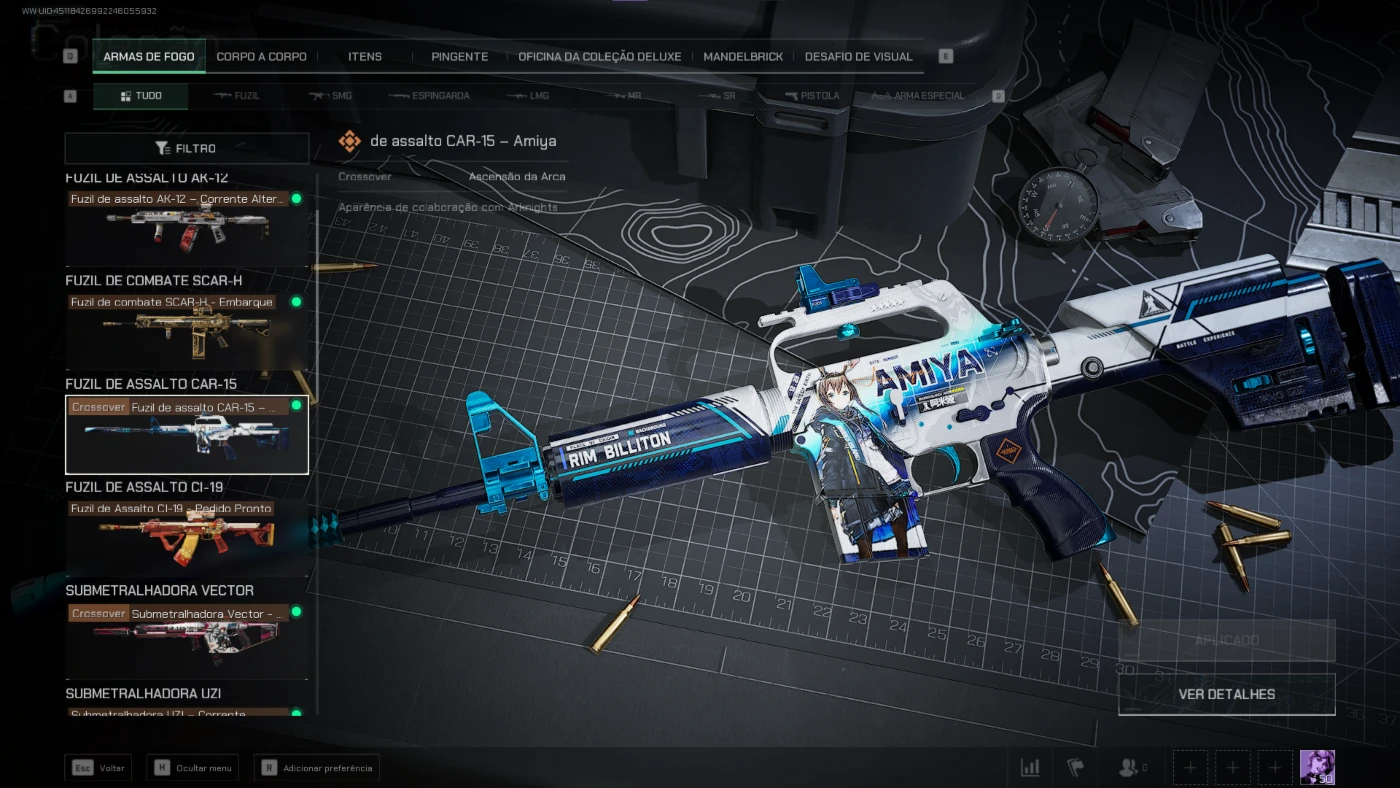This screenshot has height=788, width=1400.
Task: Select the Vector crossover submachine gun skin
Action: (x=187, y=641)
